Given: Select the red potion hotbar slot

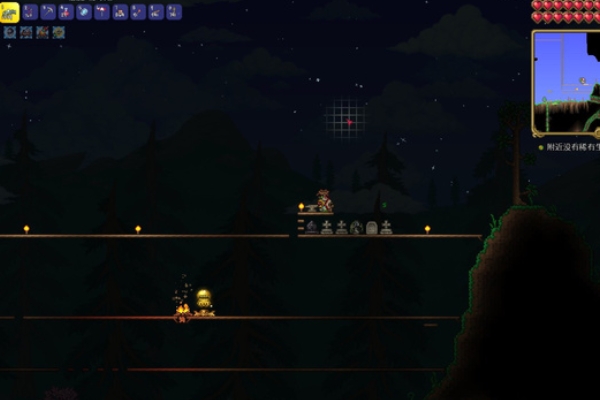Looking at the screenshot, I should (x=65, y=12).
